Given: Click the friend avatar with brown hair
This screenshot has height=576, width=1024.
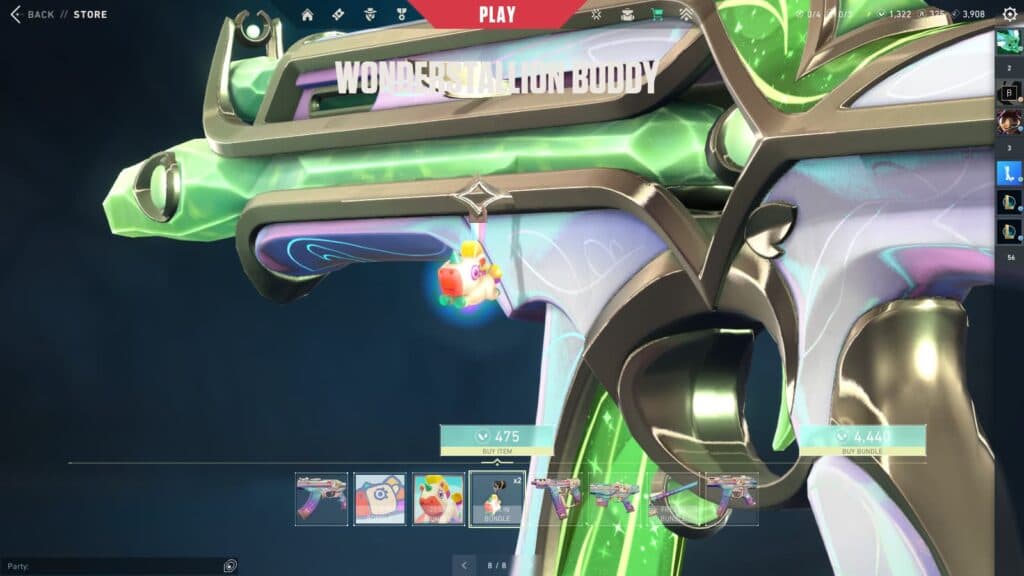Looking at the screenshot, I should (x=1009, y=123).
